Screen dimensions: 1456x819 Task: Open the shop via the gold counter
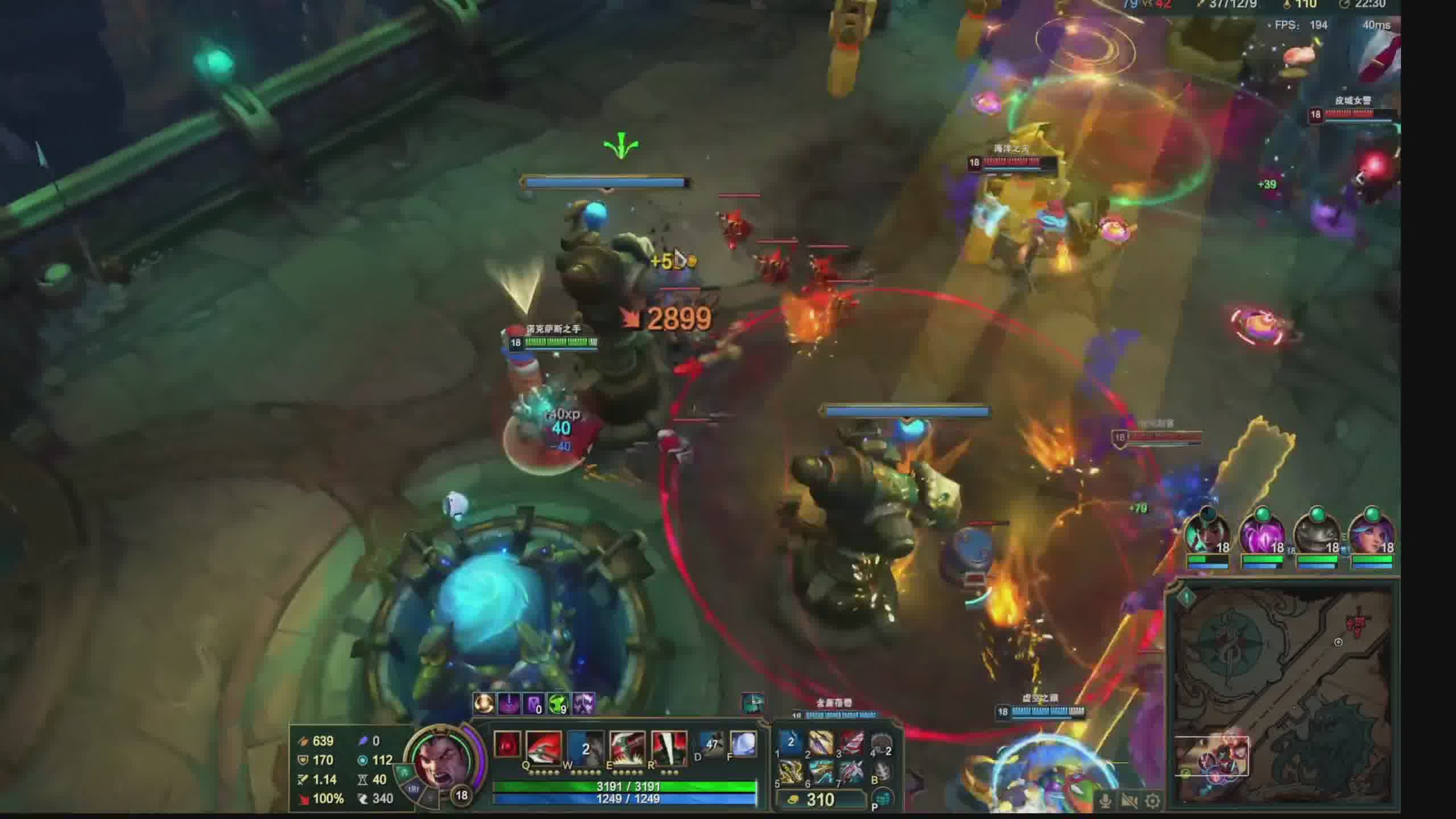pyautogui.click(x=819, y=800)
